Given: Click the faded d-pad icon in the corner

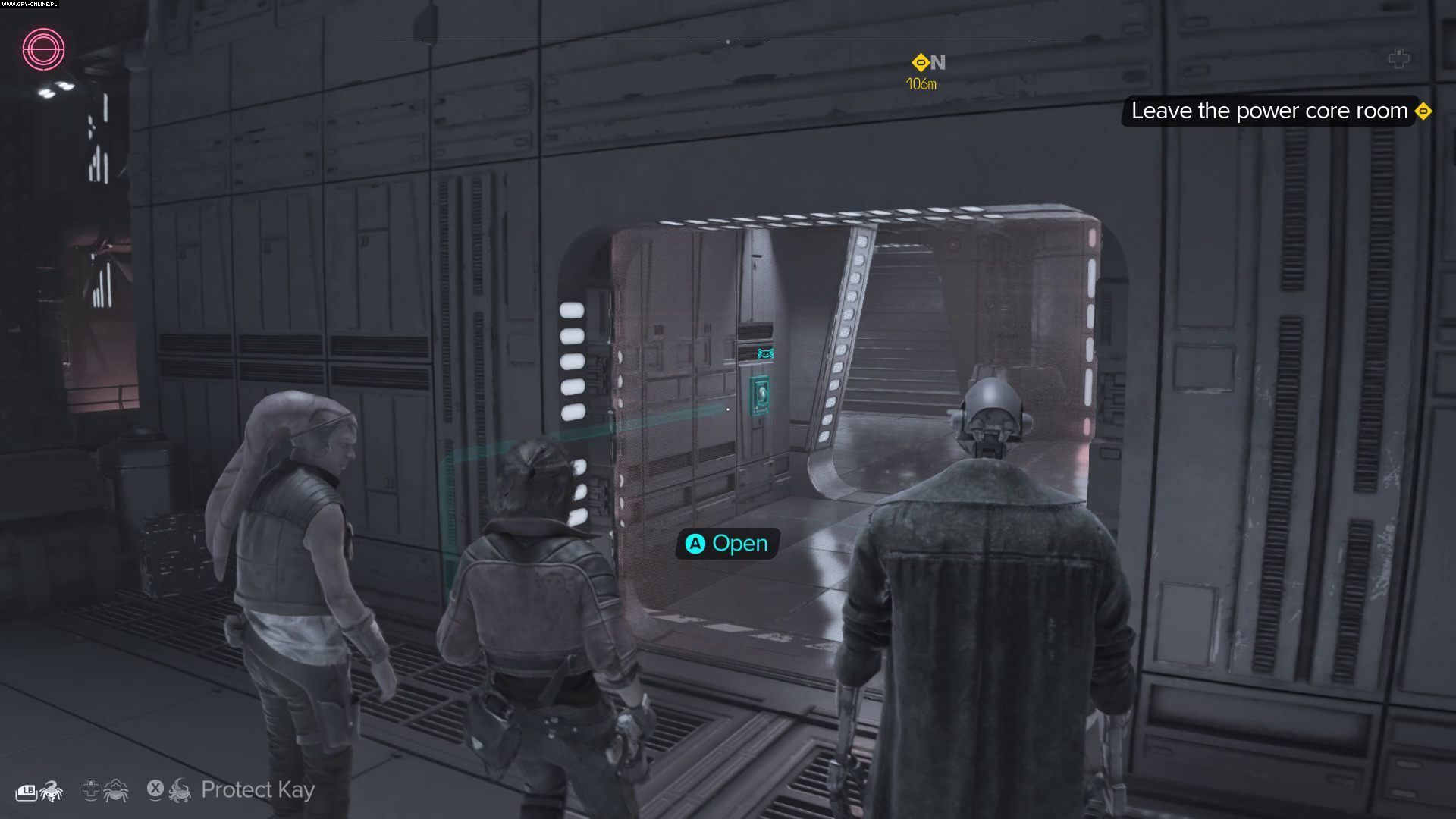Looking at the screenshot, I should 1398,58.
